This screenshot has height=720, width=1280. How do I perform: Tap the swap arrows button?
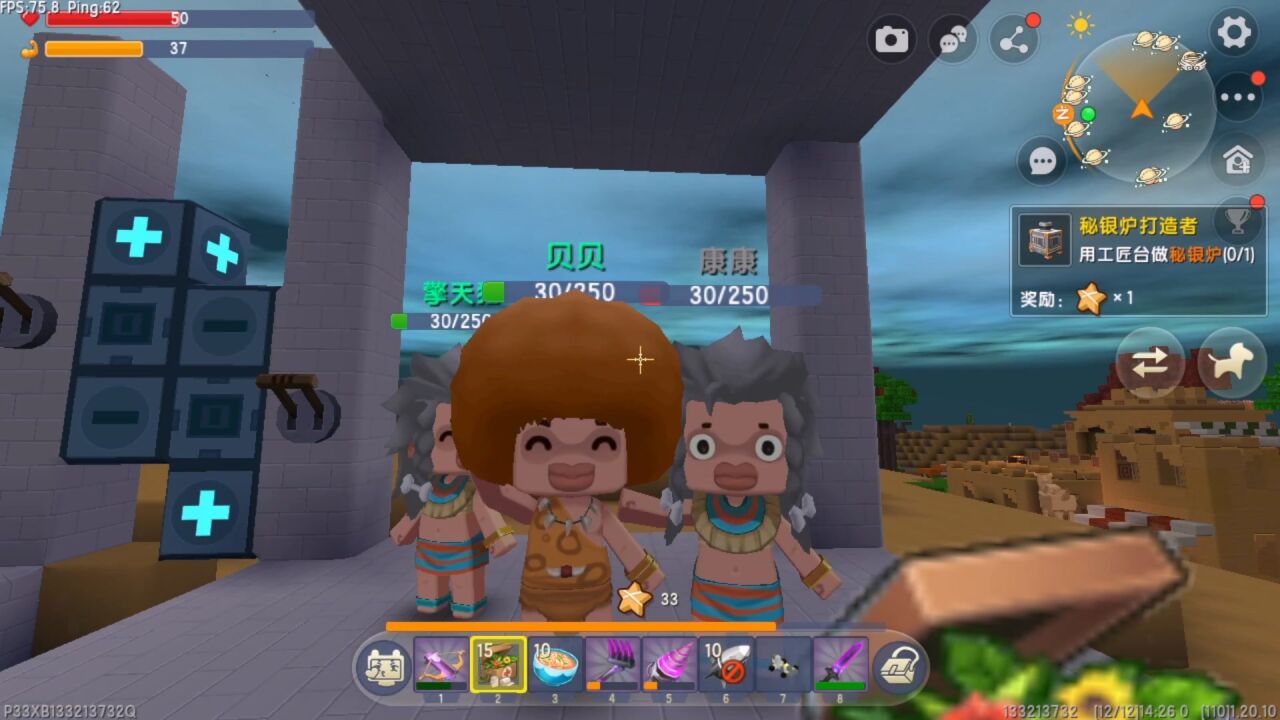[x=1150, y=363]
